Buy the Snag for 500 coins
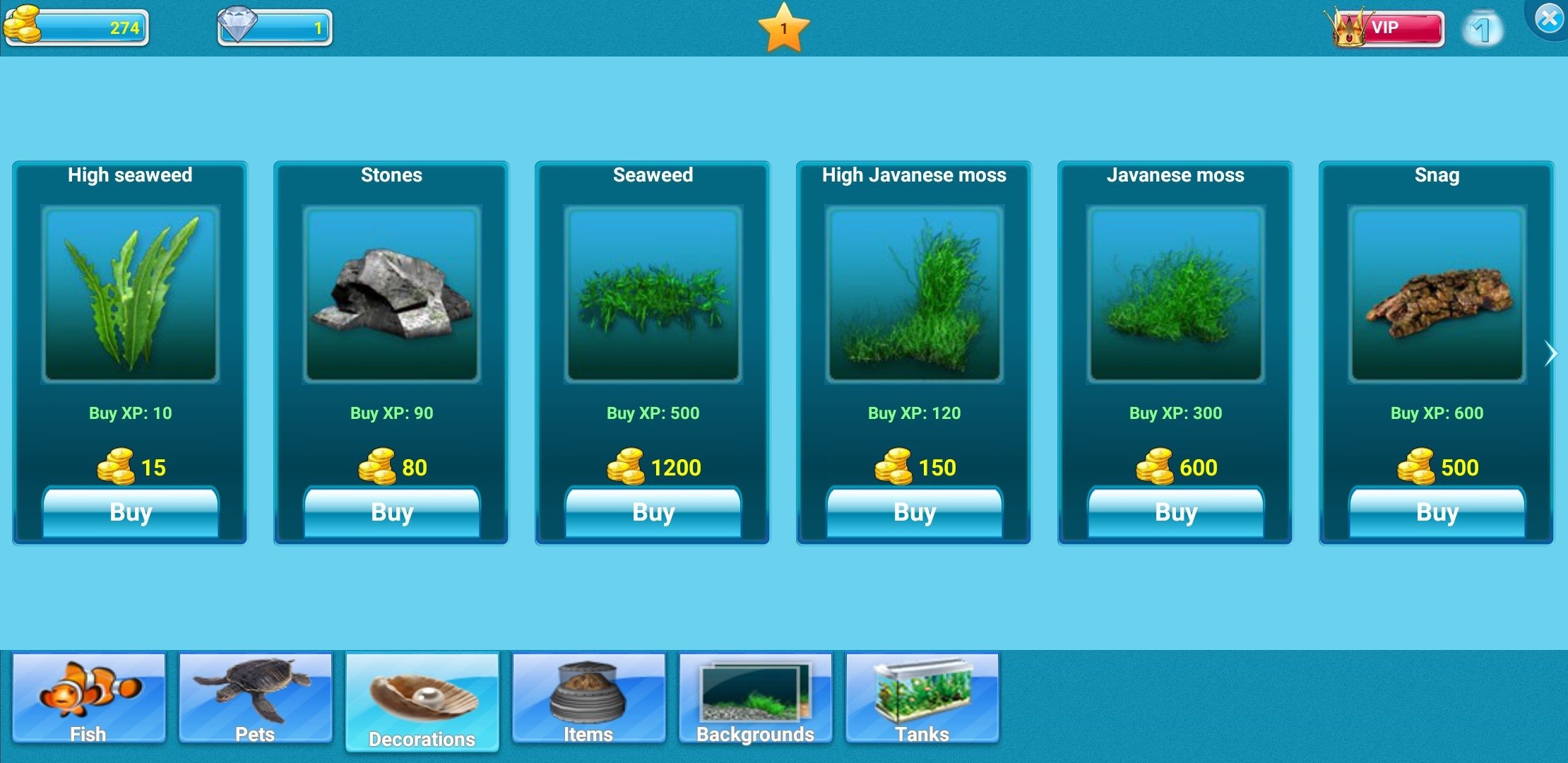The width and height of the screenshot is (1568, 763). coord(1437,511)
